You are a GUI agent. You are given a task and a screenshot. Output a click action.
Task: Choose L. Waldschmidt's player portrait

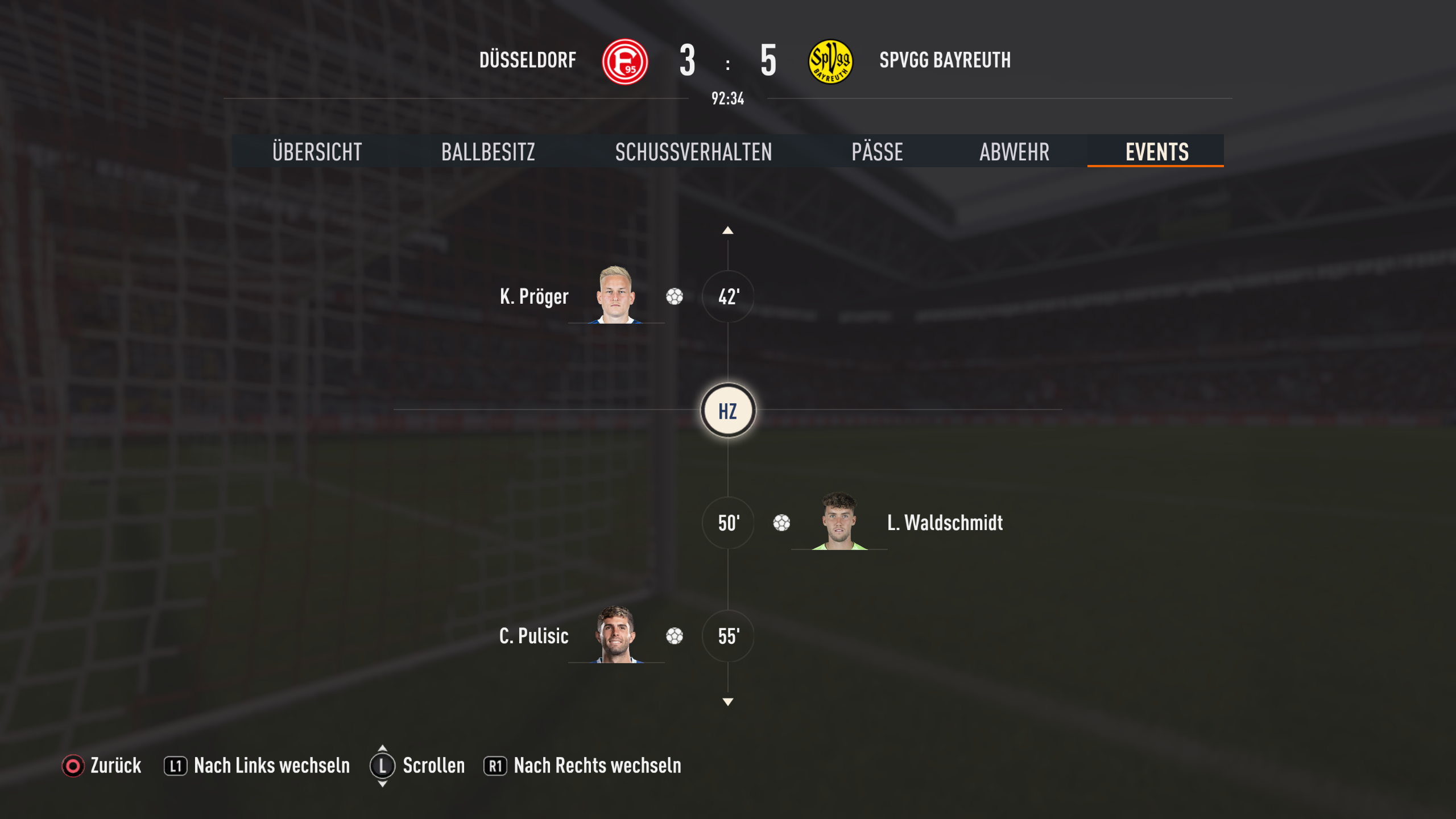coord(839,521)
